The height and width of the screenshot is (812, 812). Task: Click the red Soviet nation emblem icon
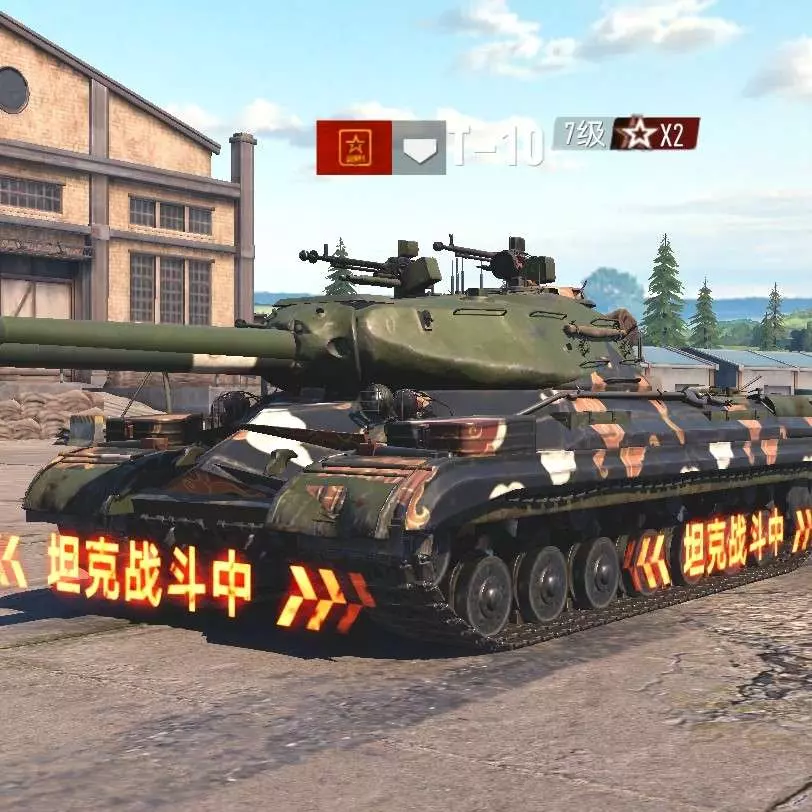354,147
